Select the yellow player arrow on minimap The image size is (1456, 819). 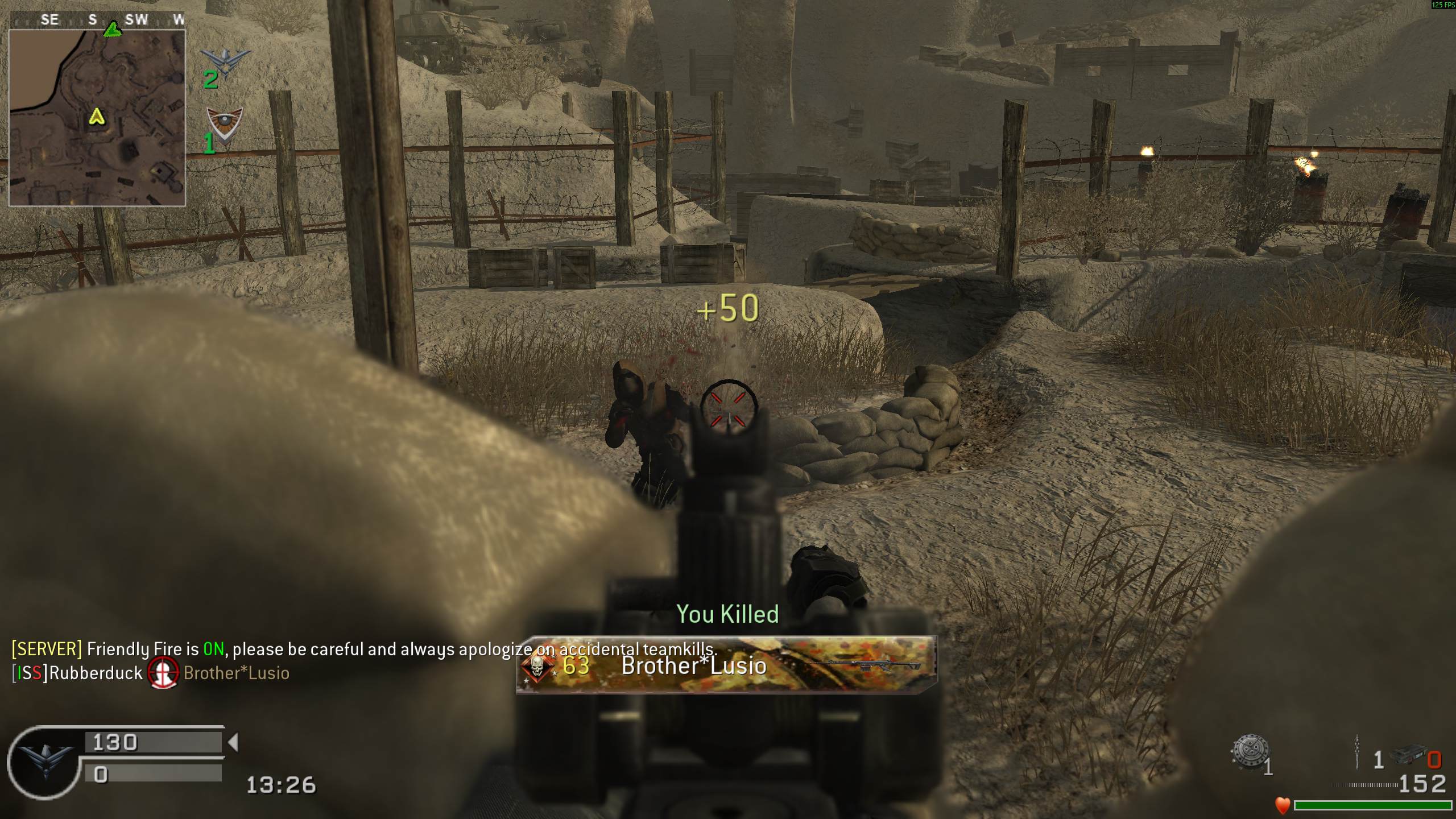click(x=97, y=117)
